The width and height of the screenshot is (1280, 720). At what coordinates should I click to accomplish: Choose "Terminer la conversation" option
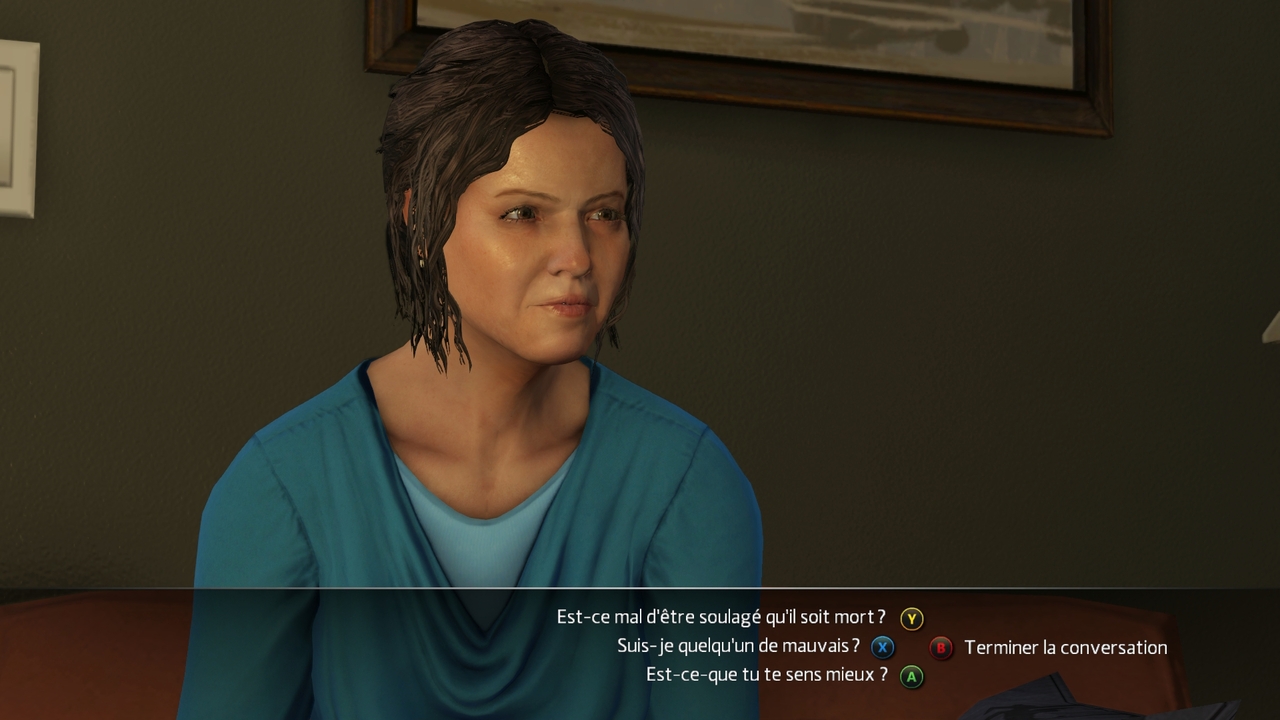[x=1065, y=648]
